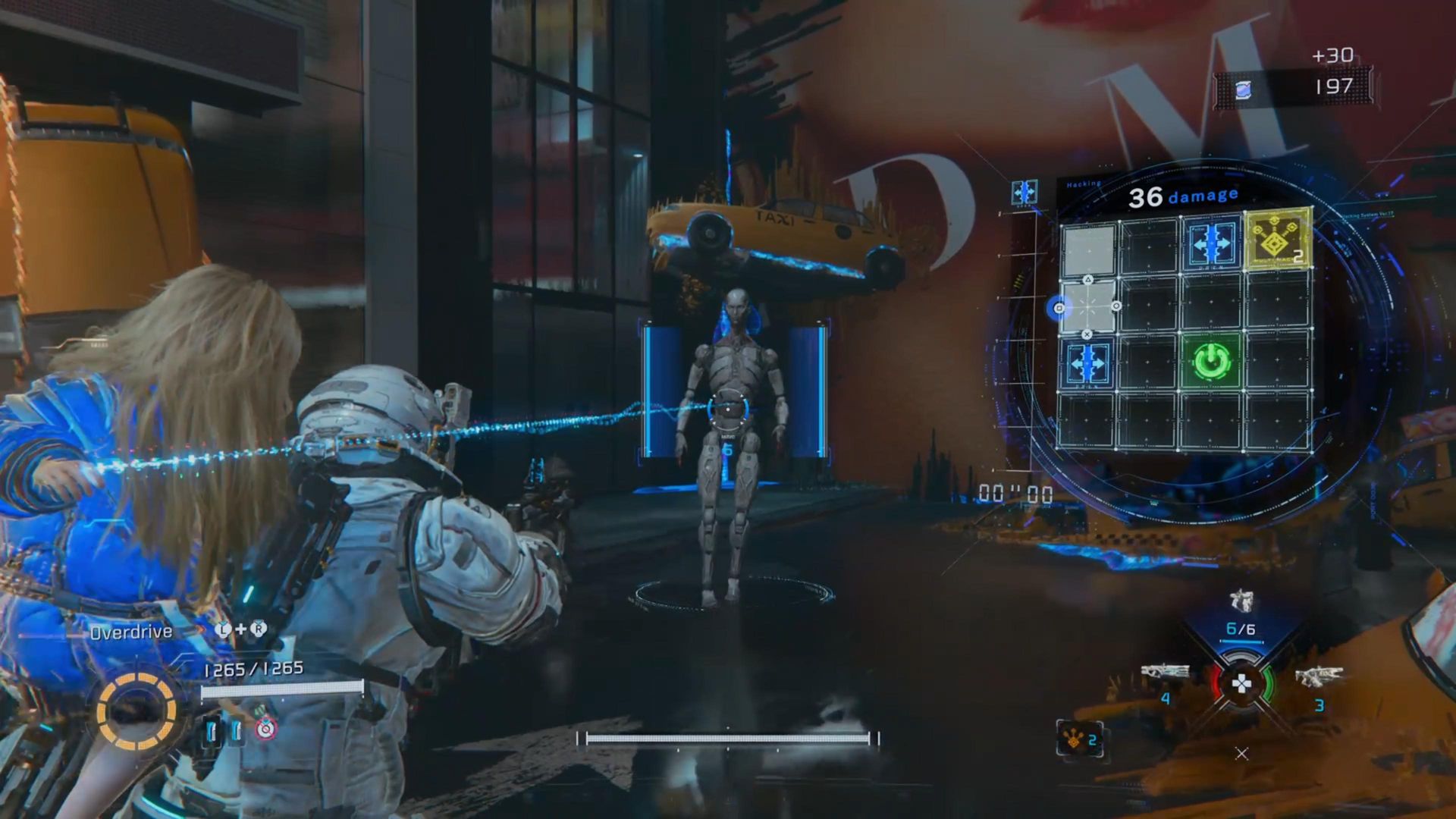Click the red target status icon
This screenshot has height=819, width=1456.
pos(265,730)
